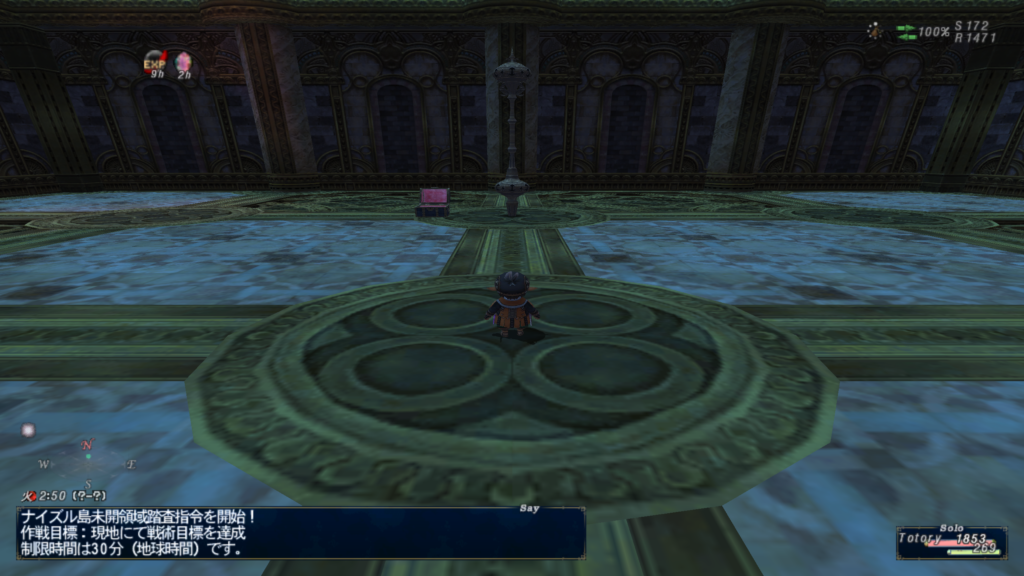Open the chat log window
This screenshot has height=576, width=1024.
[x=300, y=532]
